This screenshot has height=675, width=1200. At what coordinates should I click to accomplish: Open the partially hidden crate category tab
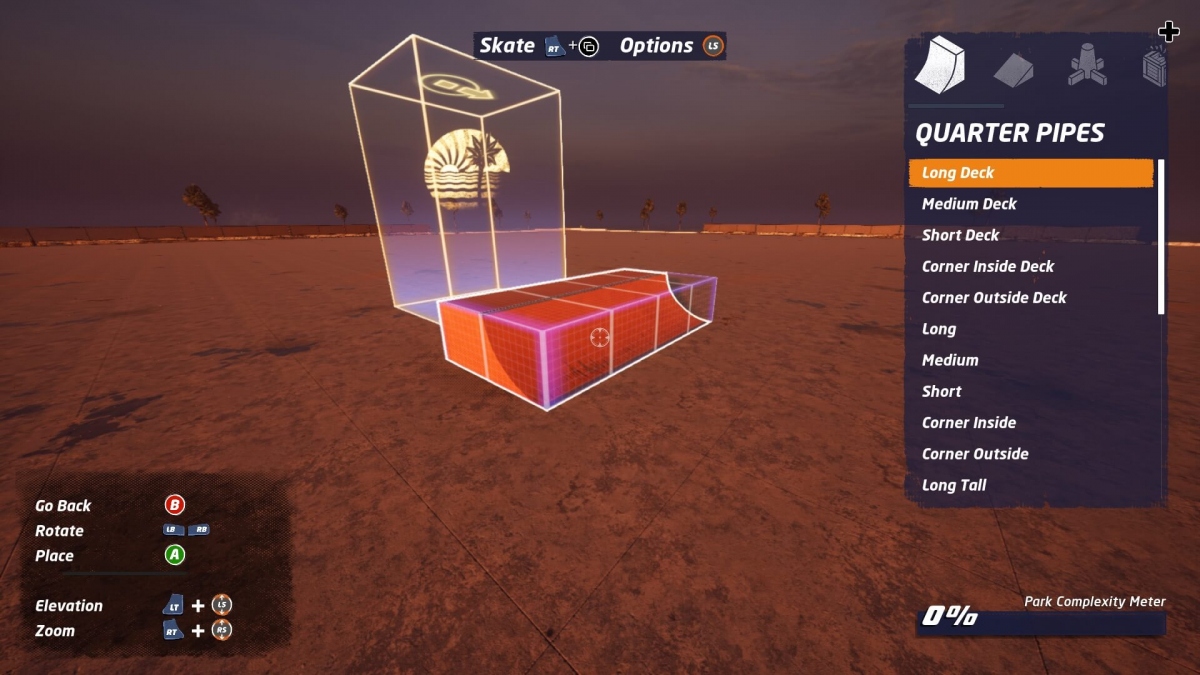click(1154, 66)
